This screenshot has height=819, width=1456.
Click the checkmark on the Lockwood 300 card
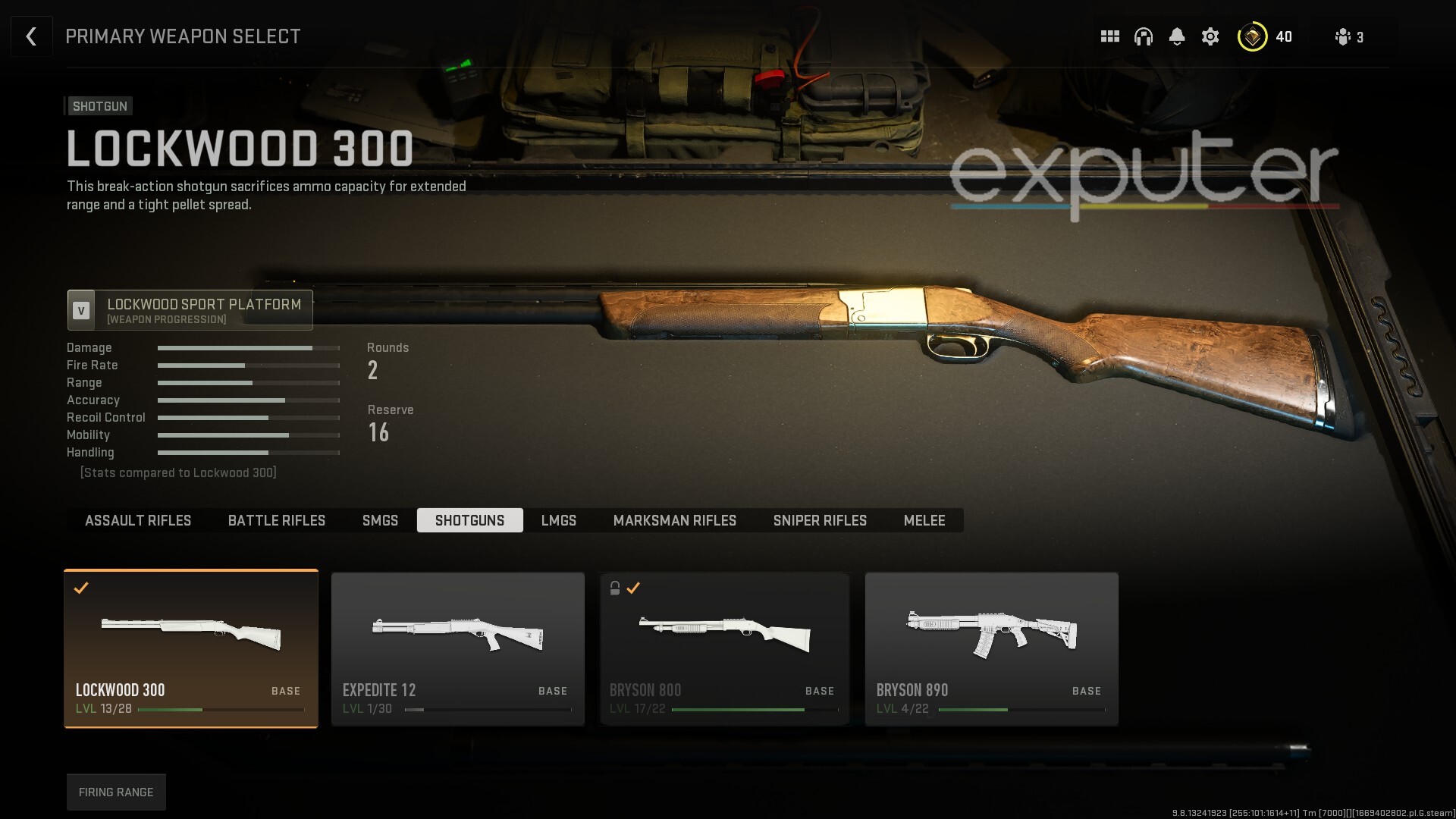point(82,588)
